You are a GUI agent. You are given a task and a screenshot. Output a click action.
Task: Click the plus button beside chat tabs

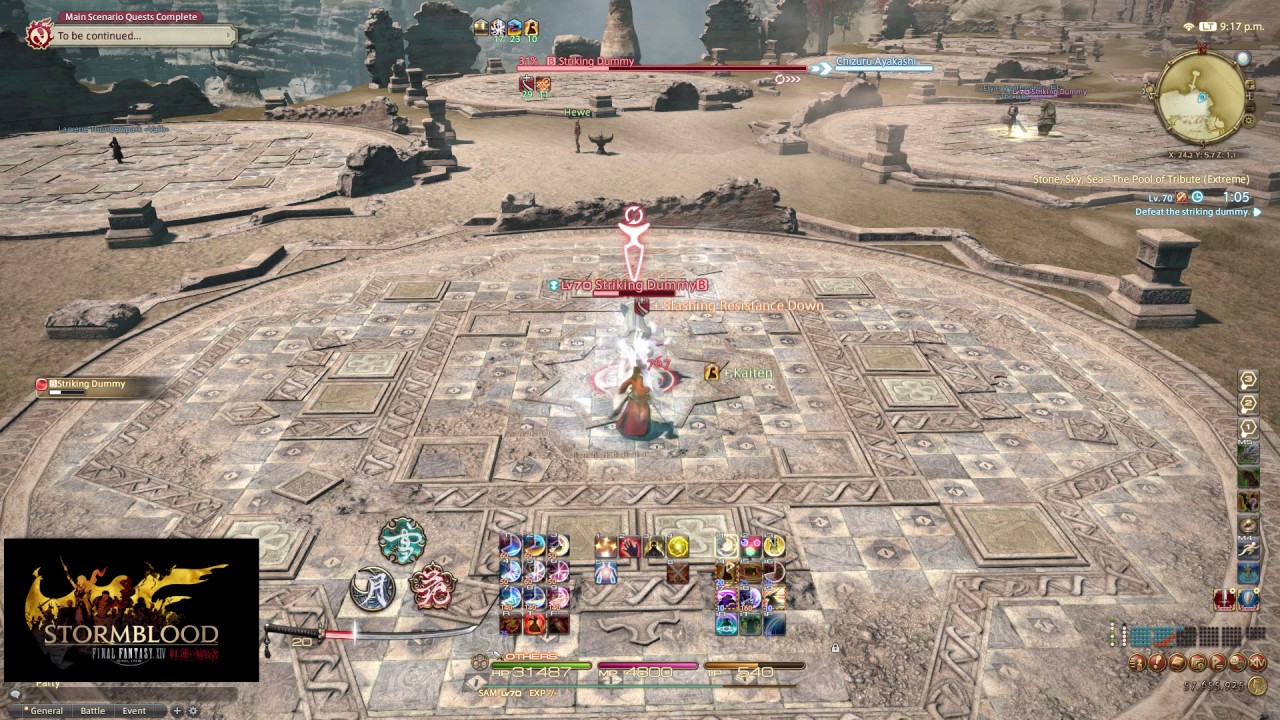176,711
